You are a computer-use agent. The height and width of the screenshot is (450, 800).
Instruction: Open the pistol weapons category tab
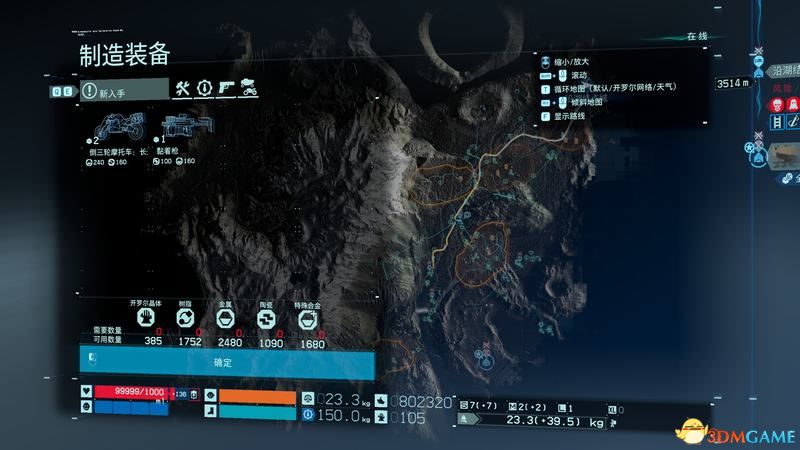[227, 89]
